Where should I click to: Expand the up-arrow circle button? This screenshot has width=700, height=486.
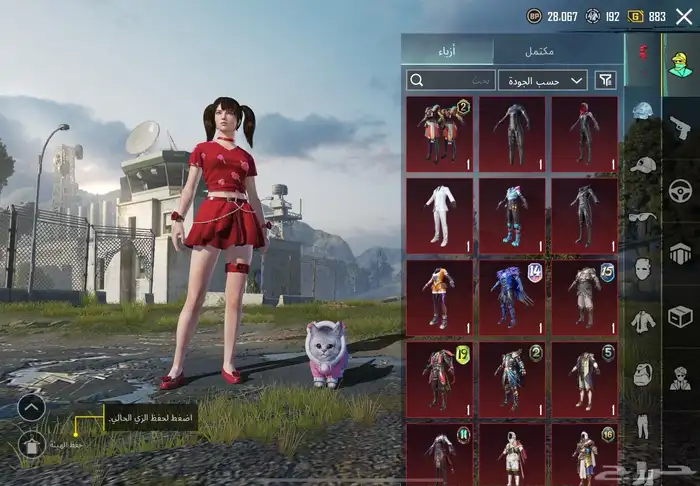point(32,407)
